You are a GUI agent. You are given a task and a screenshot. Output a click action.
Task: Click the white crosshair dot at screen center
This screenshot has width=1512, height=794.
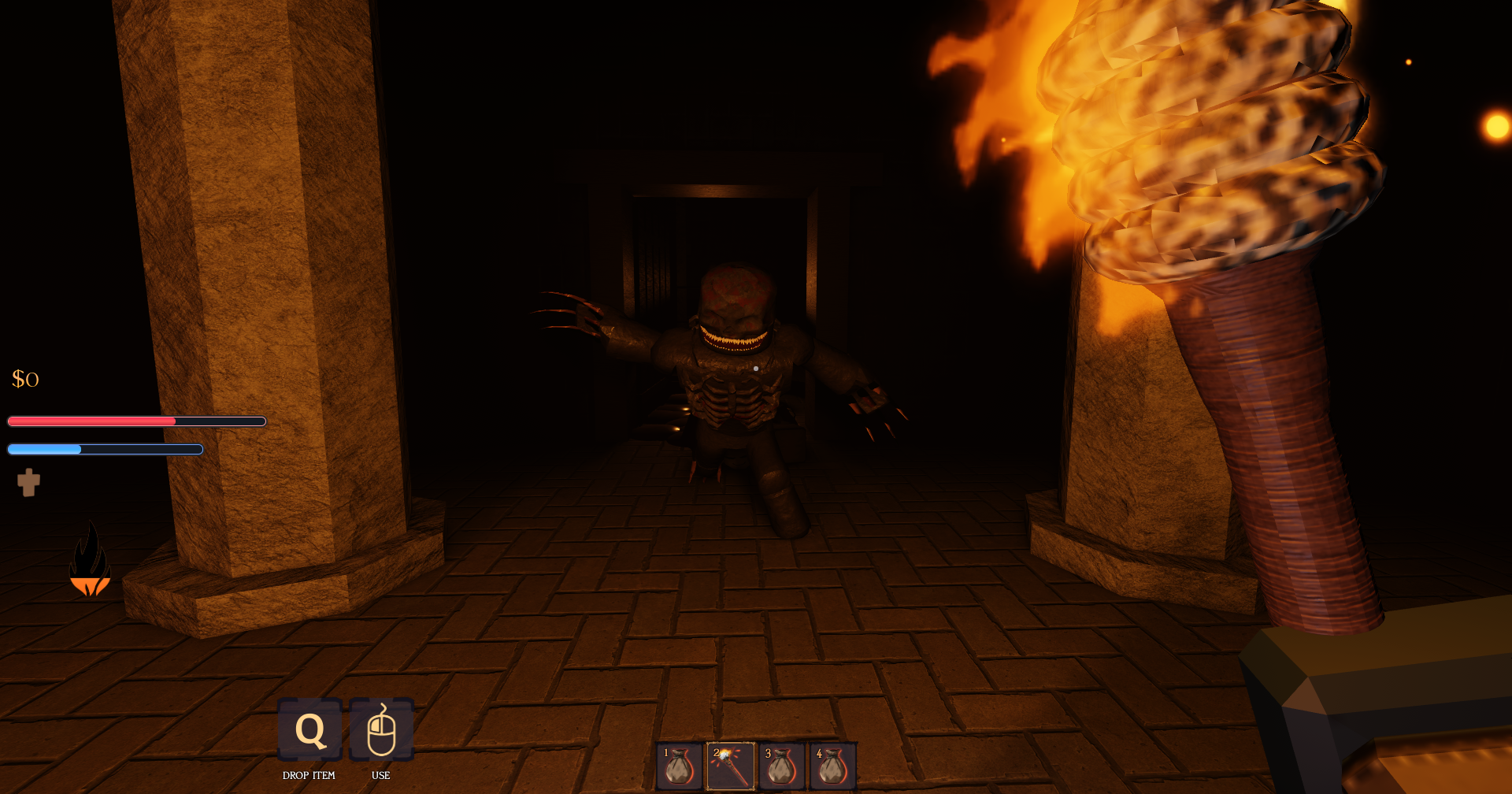point(756,367)
